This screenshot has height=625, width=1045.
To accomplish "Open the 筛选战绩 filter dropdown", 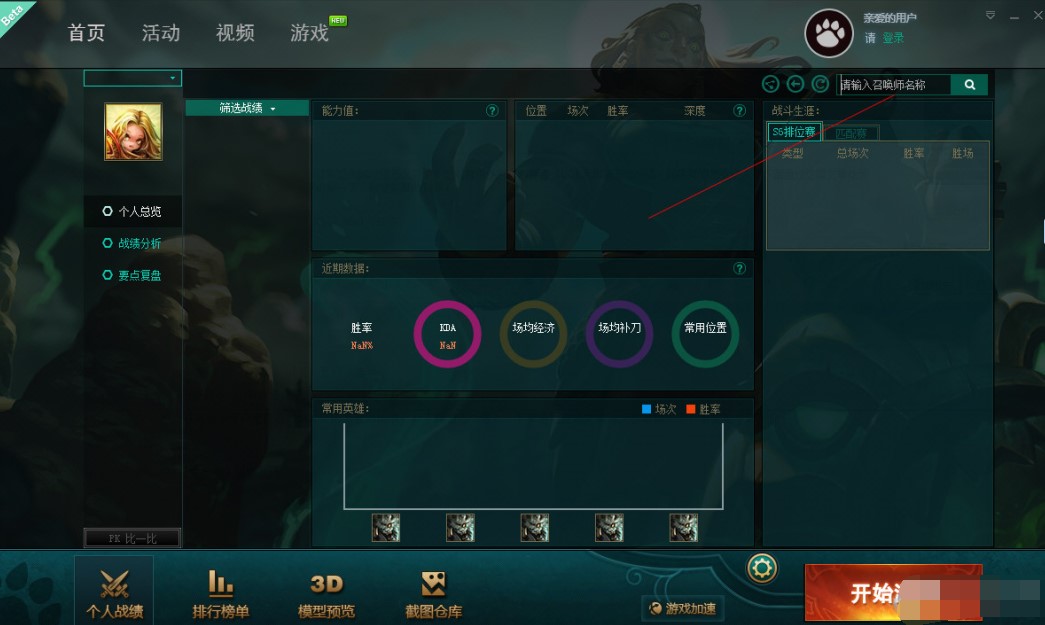I will coord(247,108).
